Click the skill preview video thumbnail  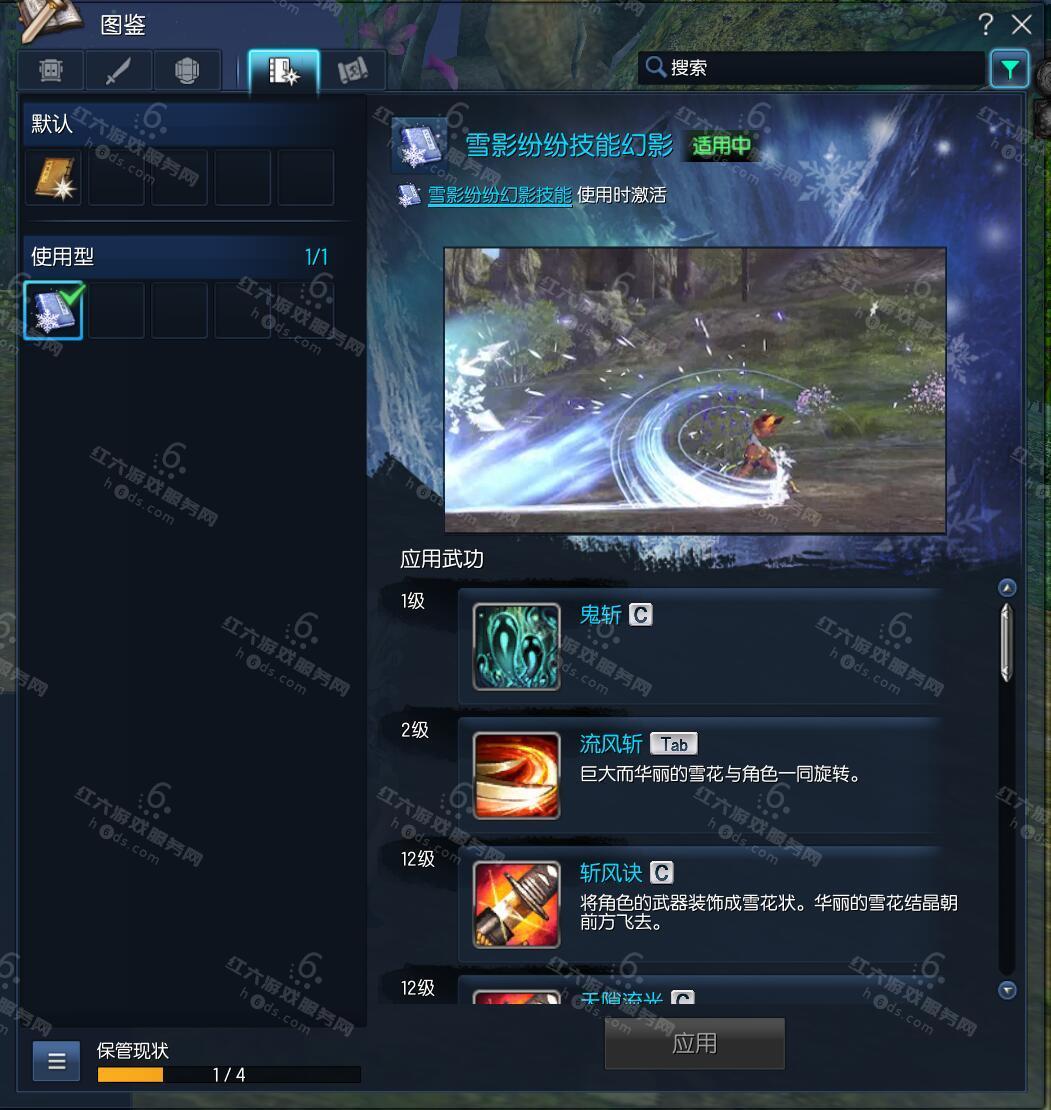695,390
